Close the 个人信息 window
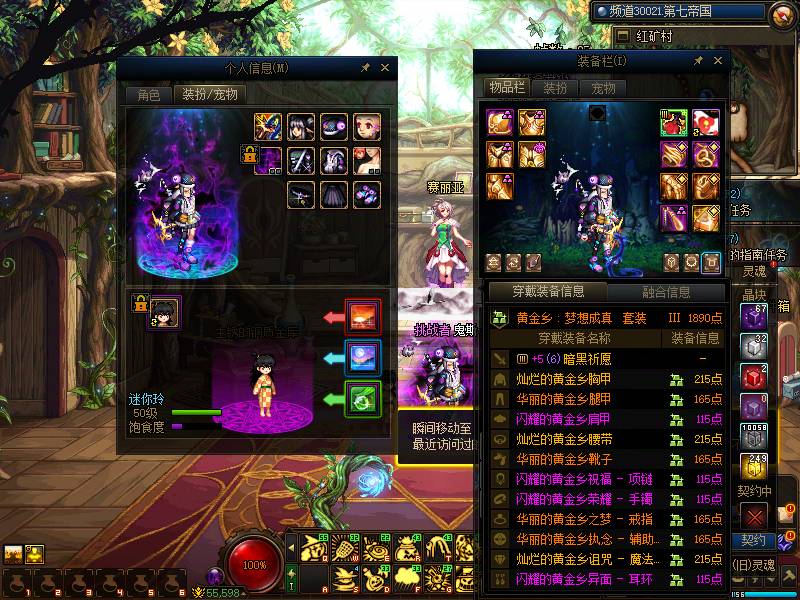Image resolution: width=800 pixels, height=600 pixels. tap(385, 68)
